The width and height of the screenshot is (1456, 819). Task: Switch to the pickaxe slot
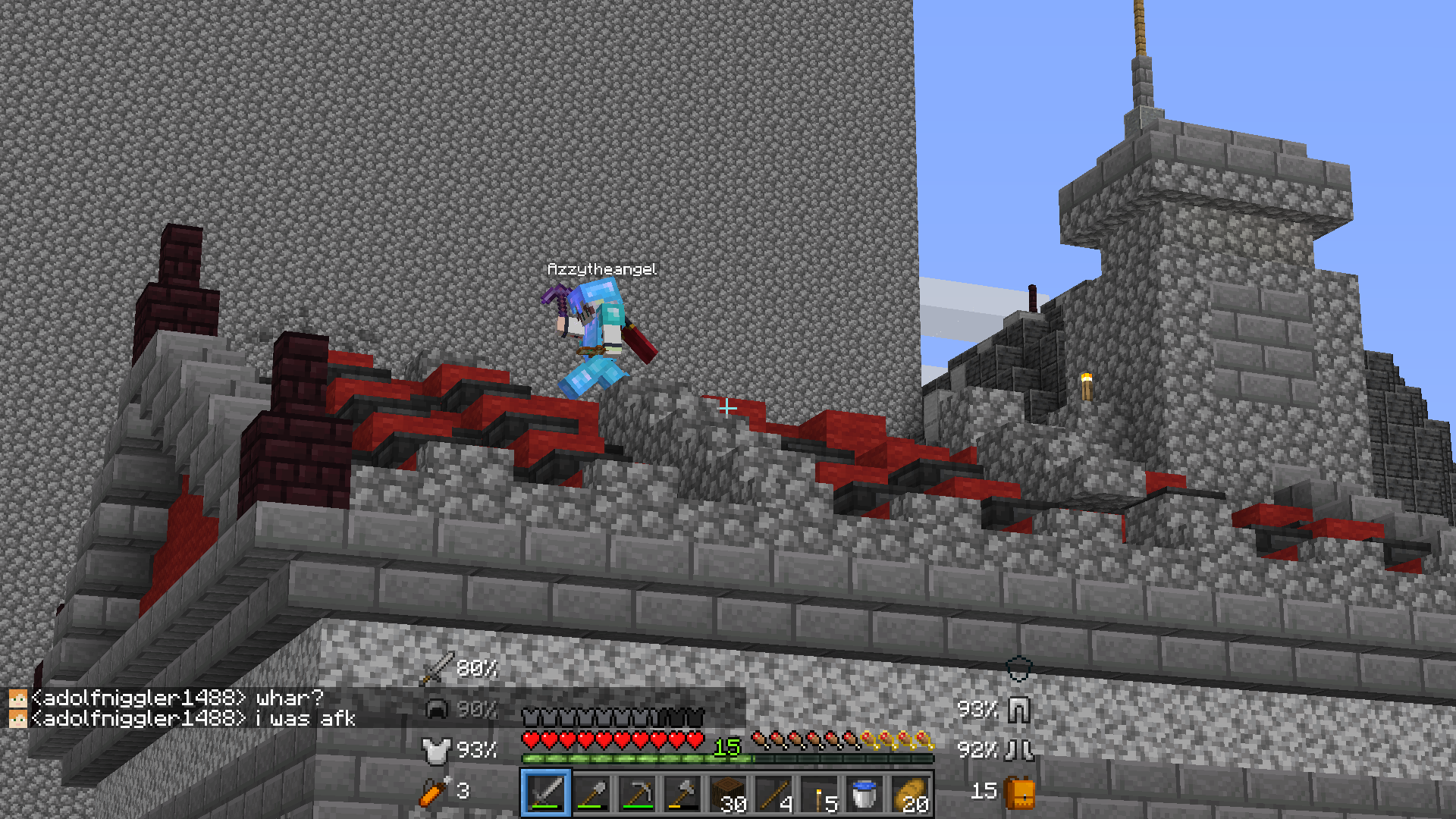coord(637,794)
